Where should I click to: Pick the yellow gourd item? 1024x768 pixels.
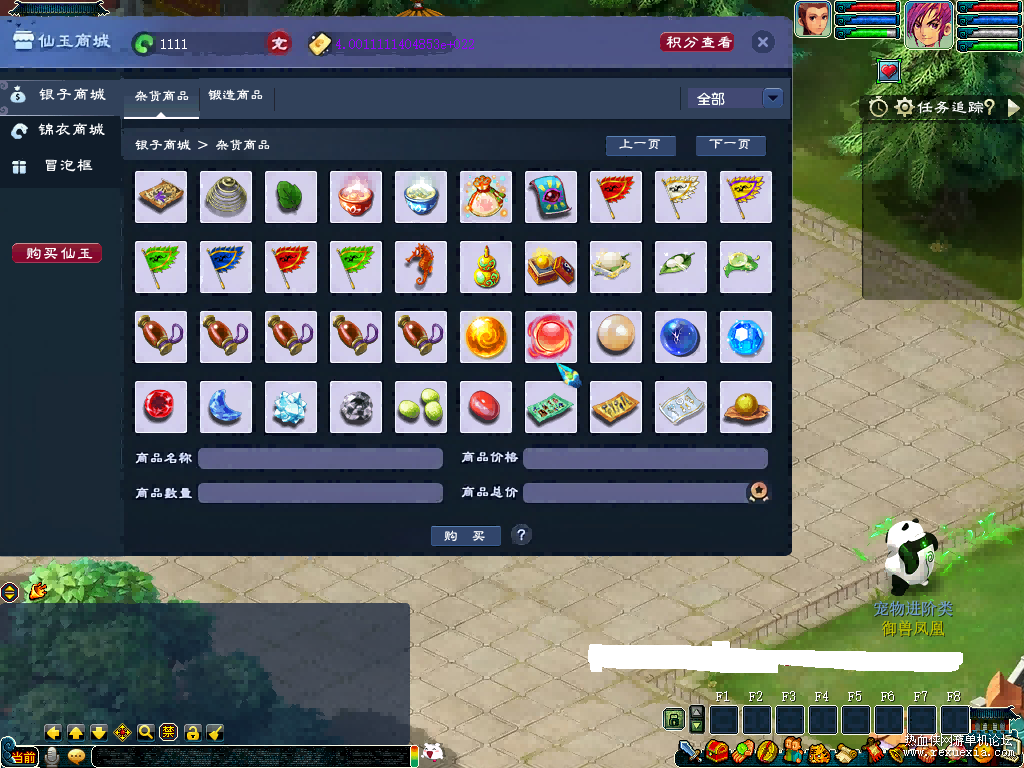[x=486, y=267]
